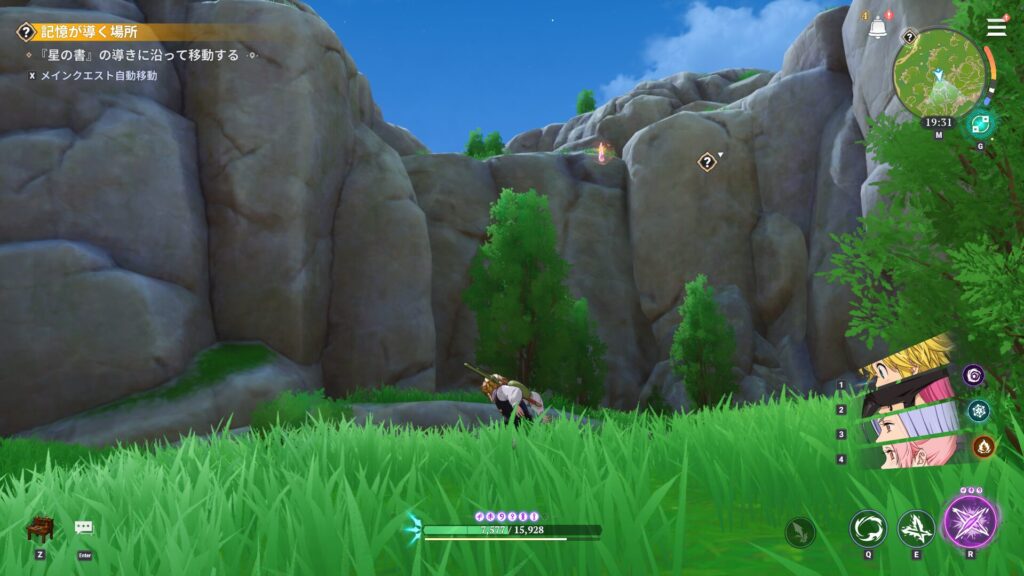Viewport: 1024px width, 576px height.
Task: Click the dimmed green feather skill icon
Action: [800, 531]
